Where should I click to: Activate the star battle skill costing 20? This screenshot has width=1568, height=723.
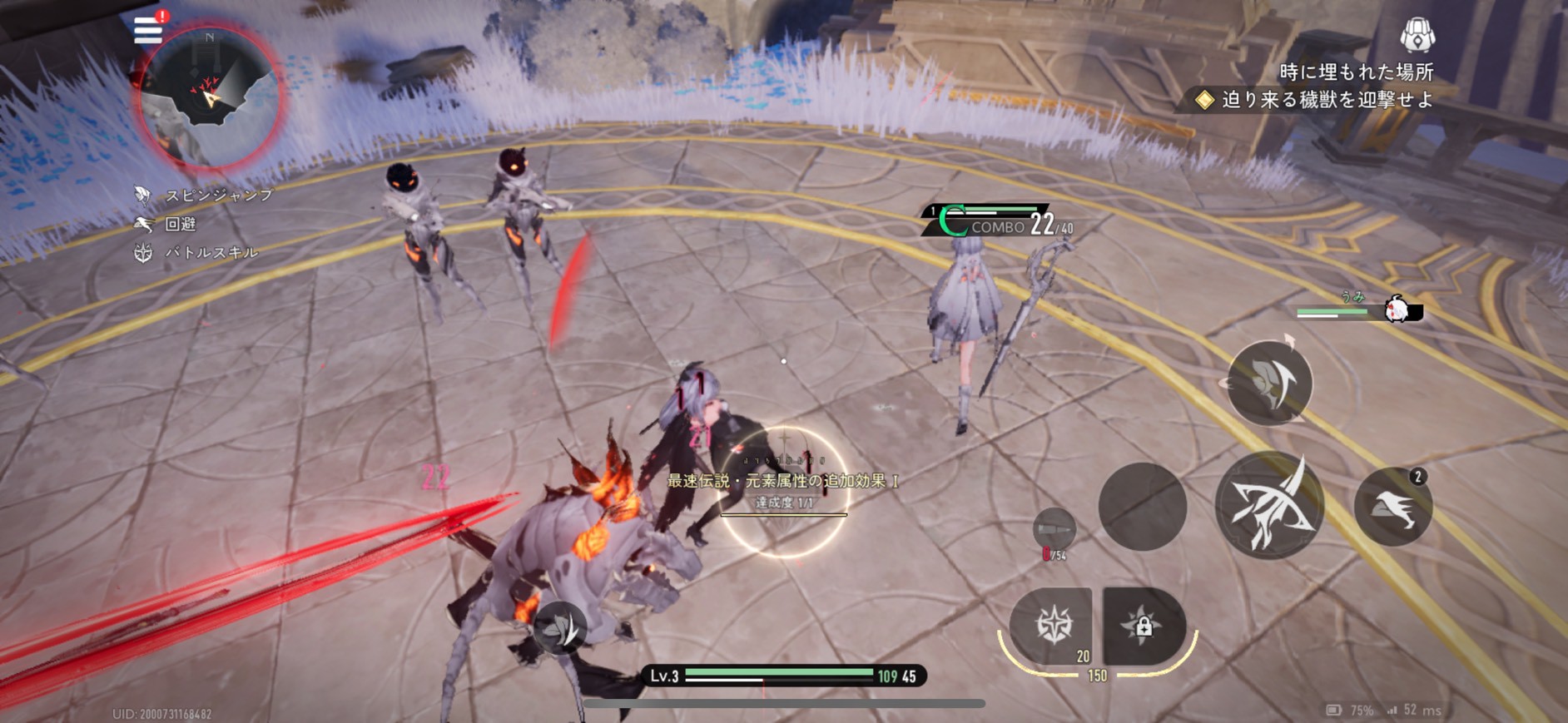tap(1053, 626)
